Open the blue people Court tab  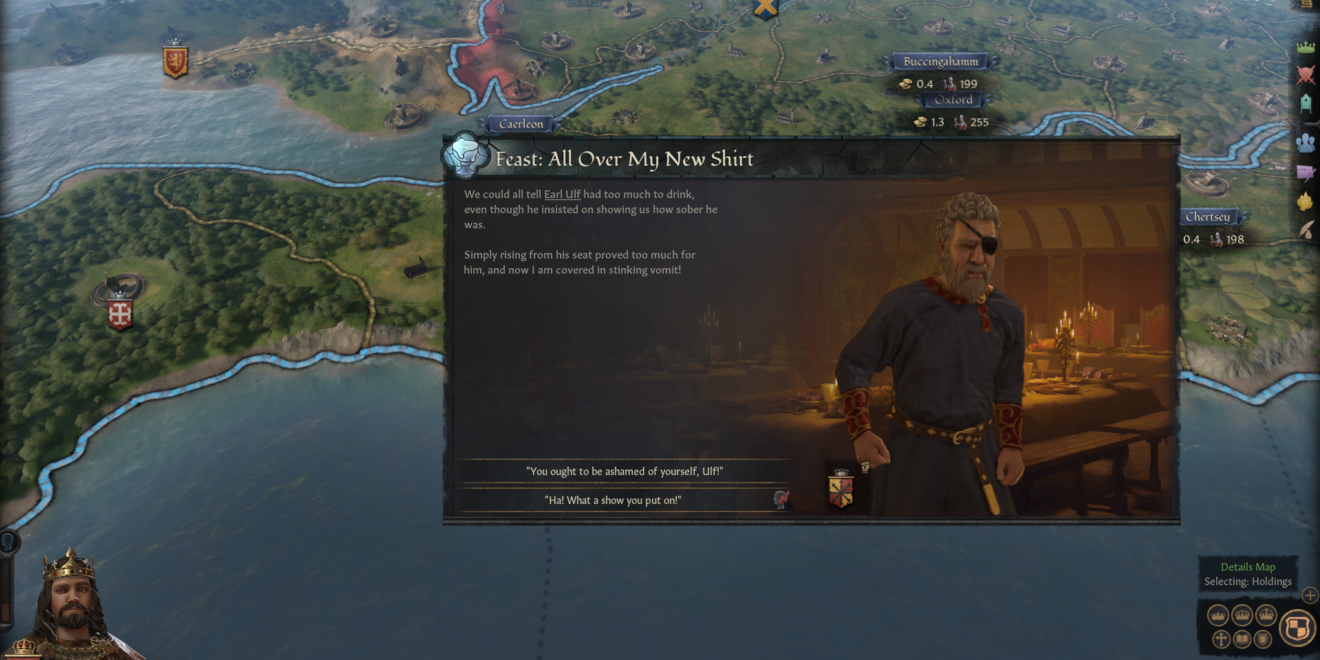tap(1305, 141)
